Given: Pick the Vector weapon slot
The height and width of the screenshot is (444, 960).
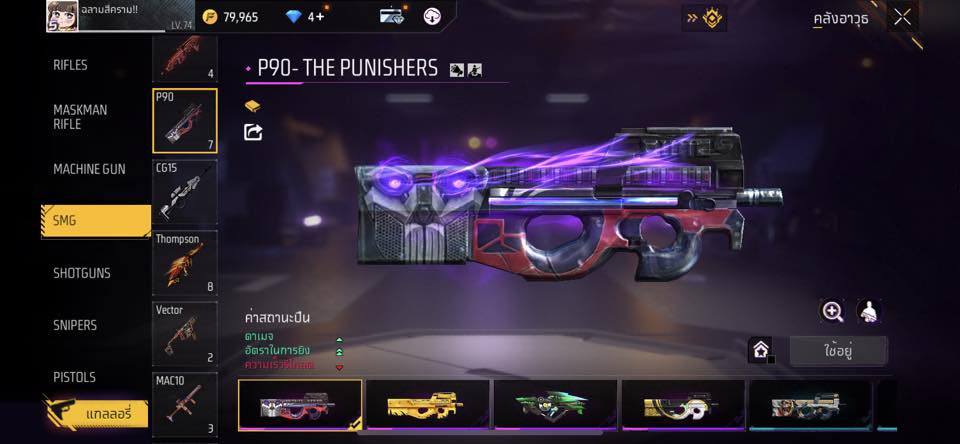Looking at the screenshot, I should pos(185,333).
